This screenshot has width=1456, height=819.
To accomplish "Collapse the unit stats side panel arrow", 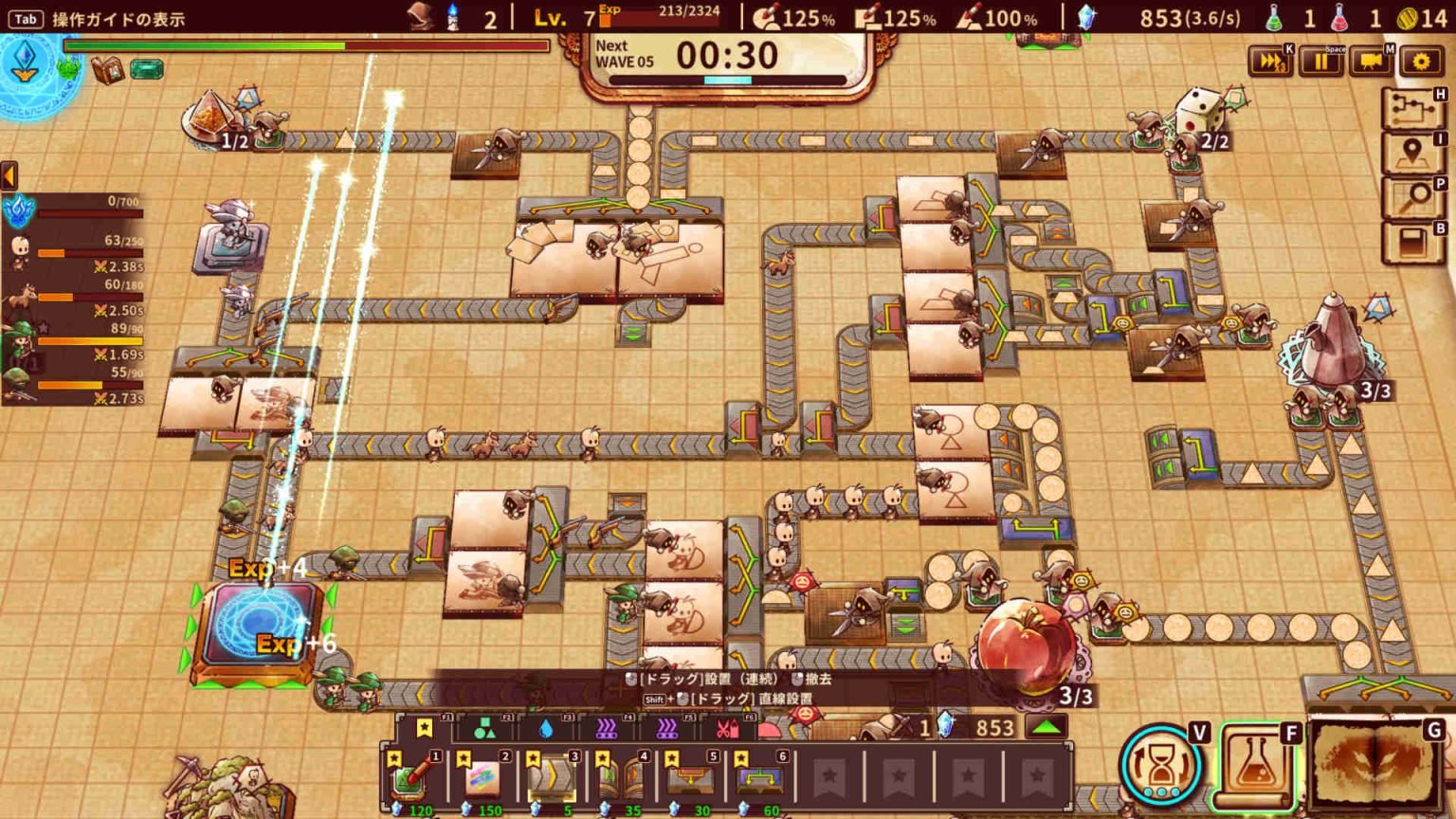I will pyautogui.click(x=9, y=175).
